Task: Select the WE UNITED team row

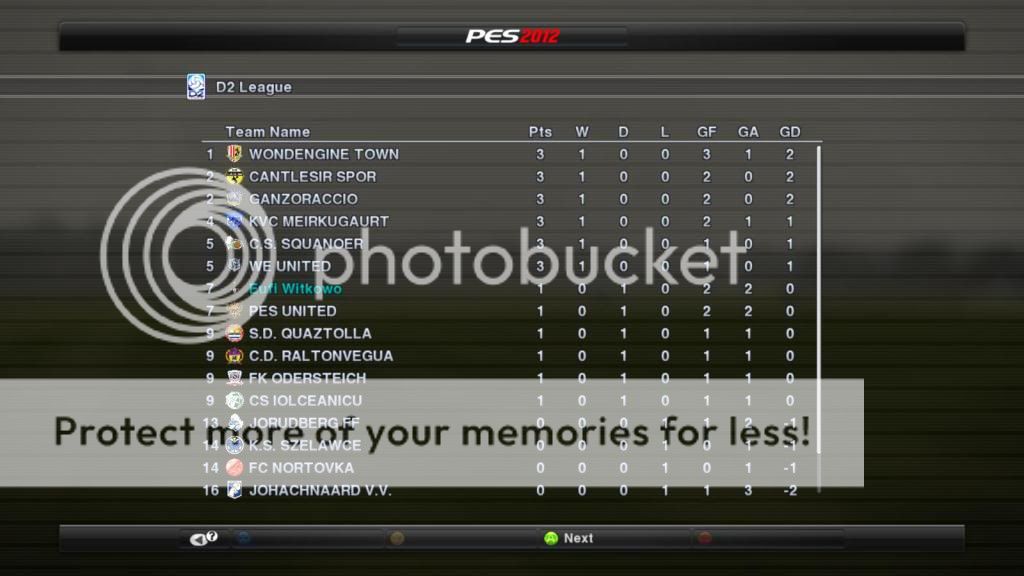Action: (x=289, y=266)
